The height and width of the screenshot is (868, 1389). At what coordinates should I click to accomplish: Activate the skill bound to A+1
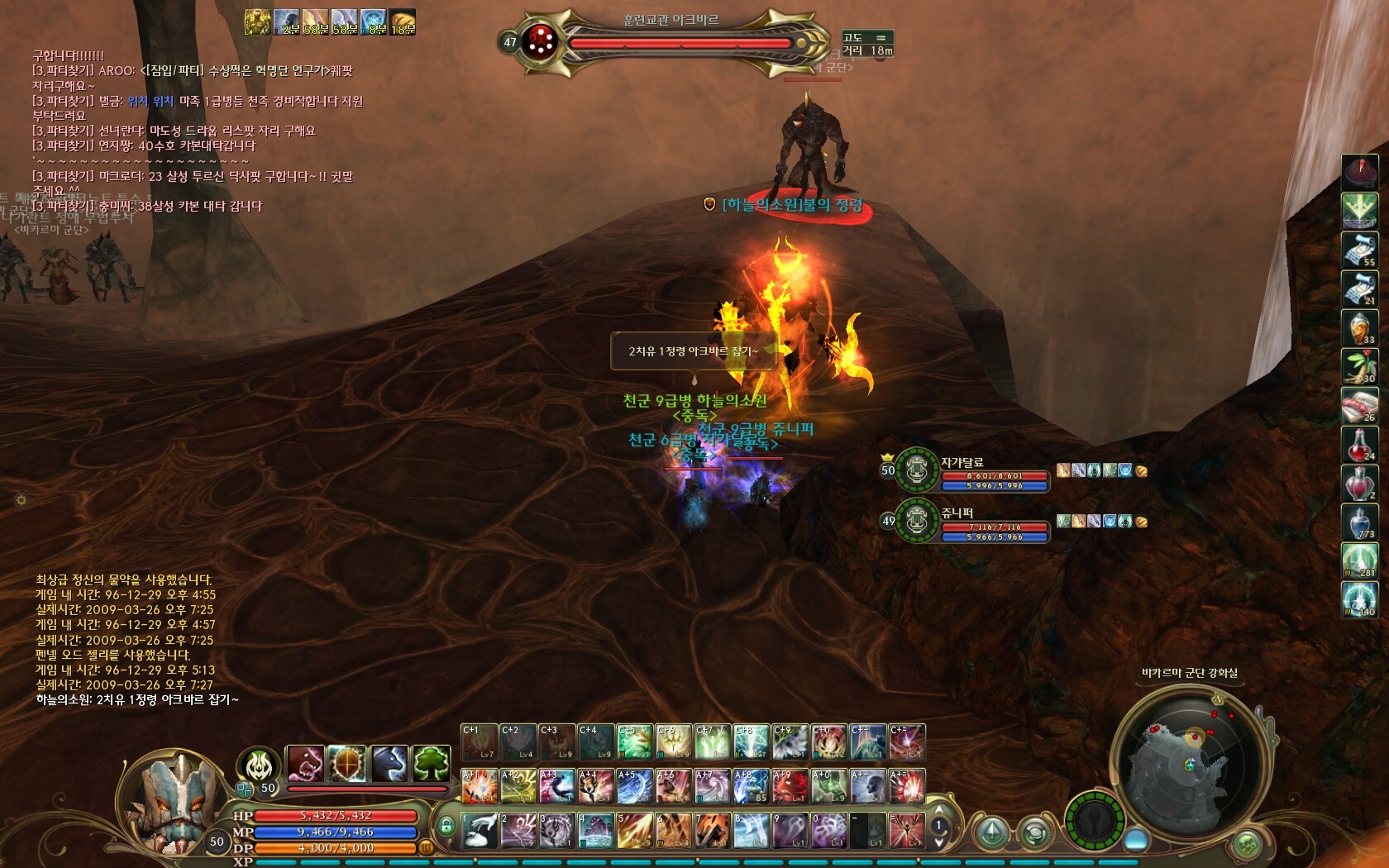(x=480, y=786)
